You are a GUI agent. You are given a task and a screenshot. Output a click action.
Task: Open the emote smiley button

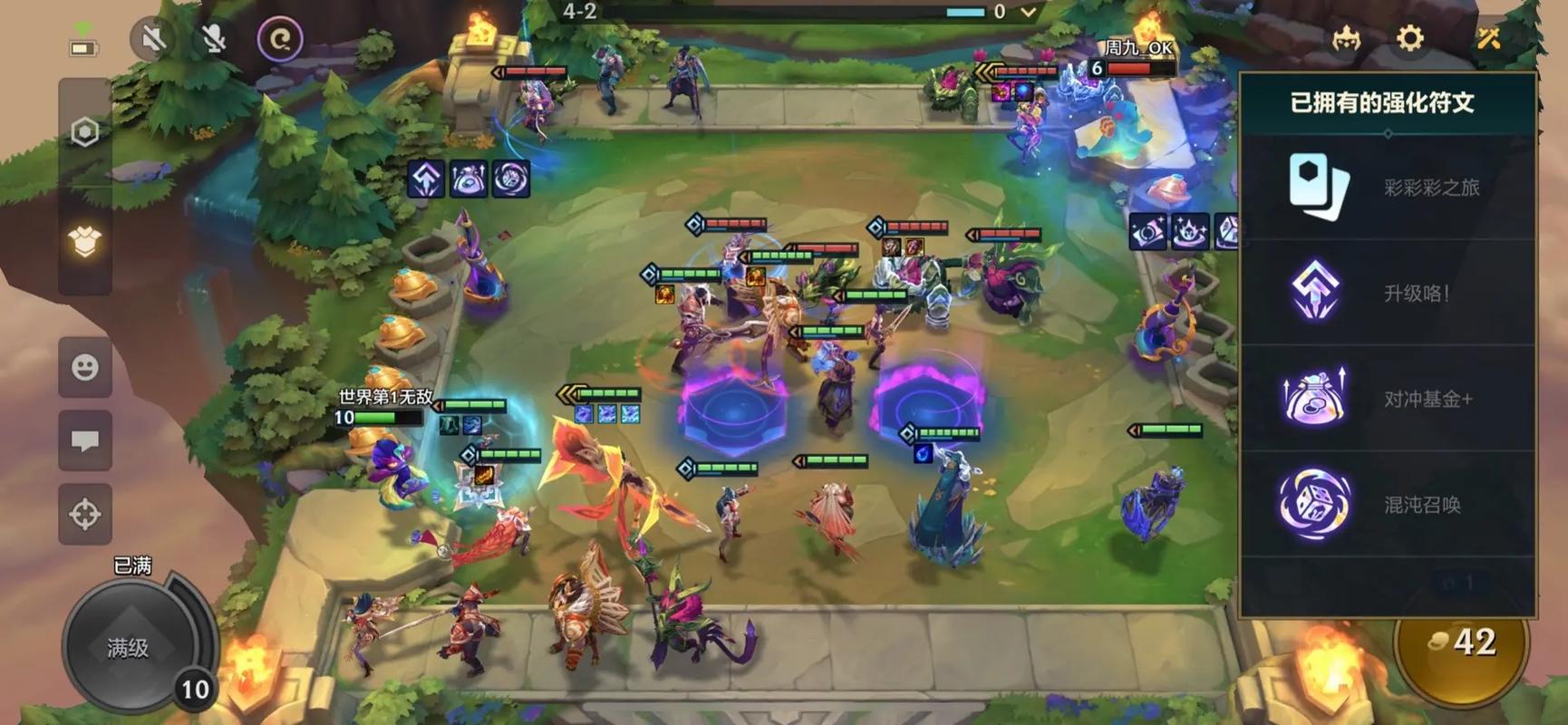click(85, 368)
